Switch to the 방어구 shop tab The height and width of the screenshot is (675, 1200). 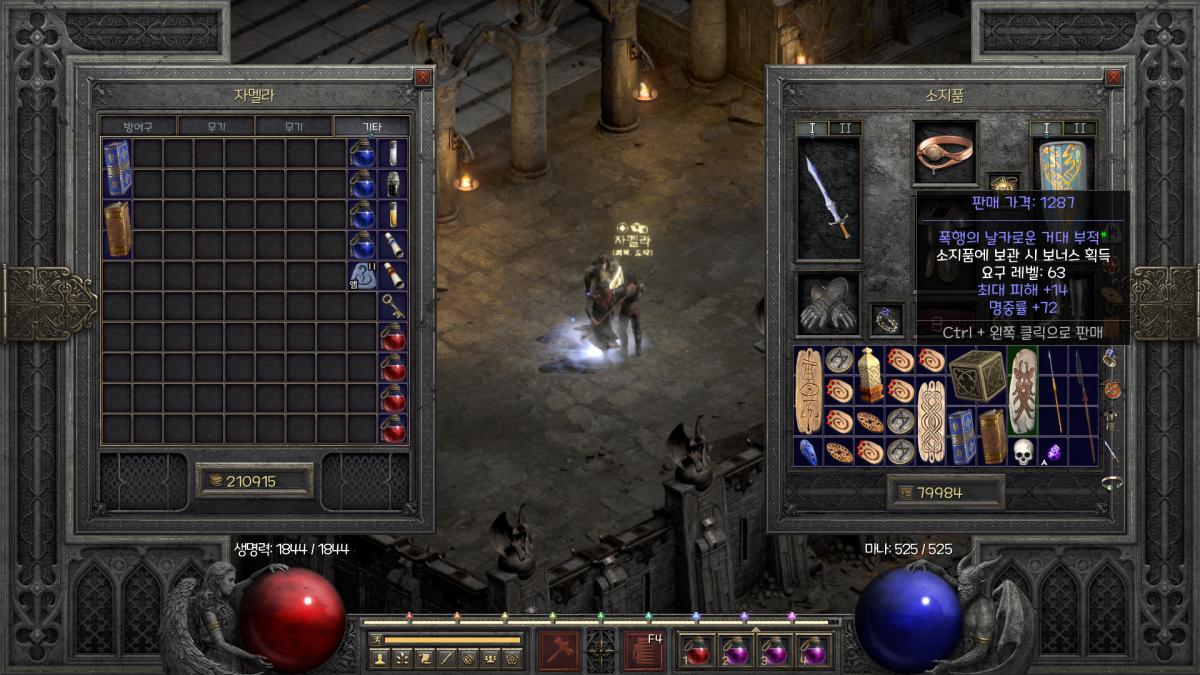click(139, 127)
